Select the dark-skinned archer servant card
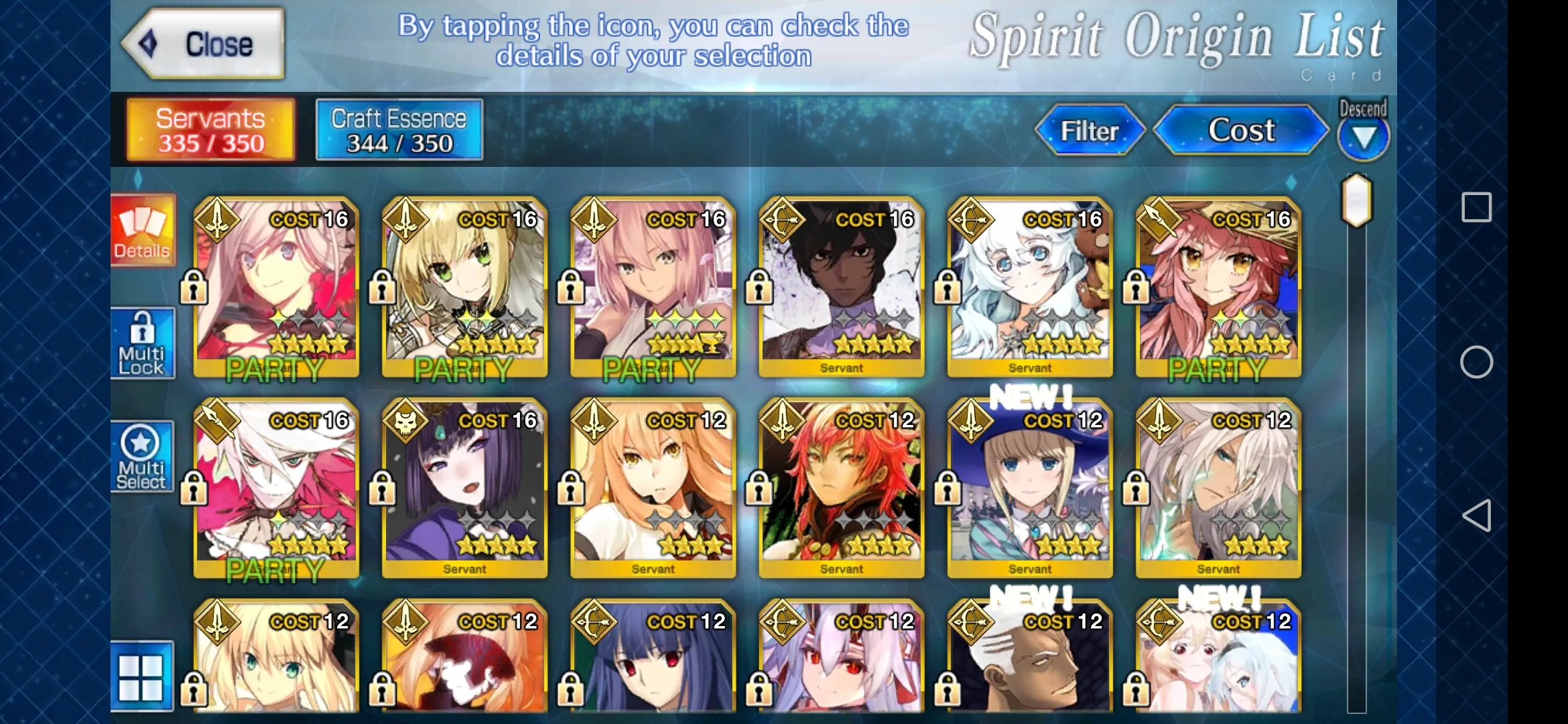 pyautogui.click(x=841, y=287)
